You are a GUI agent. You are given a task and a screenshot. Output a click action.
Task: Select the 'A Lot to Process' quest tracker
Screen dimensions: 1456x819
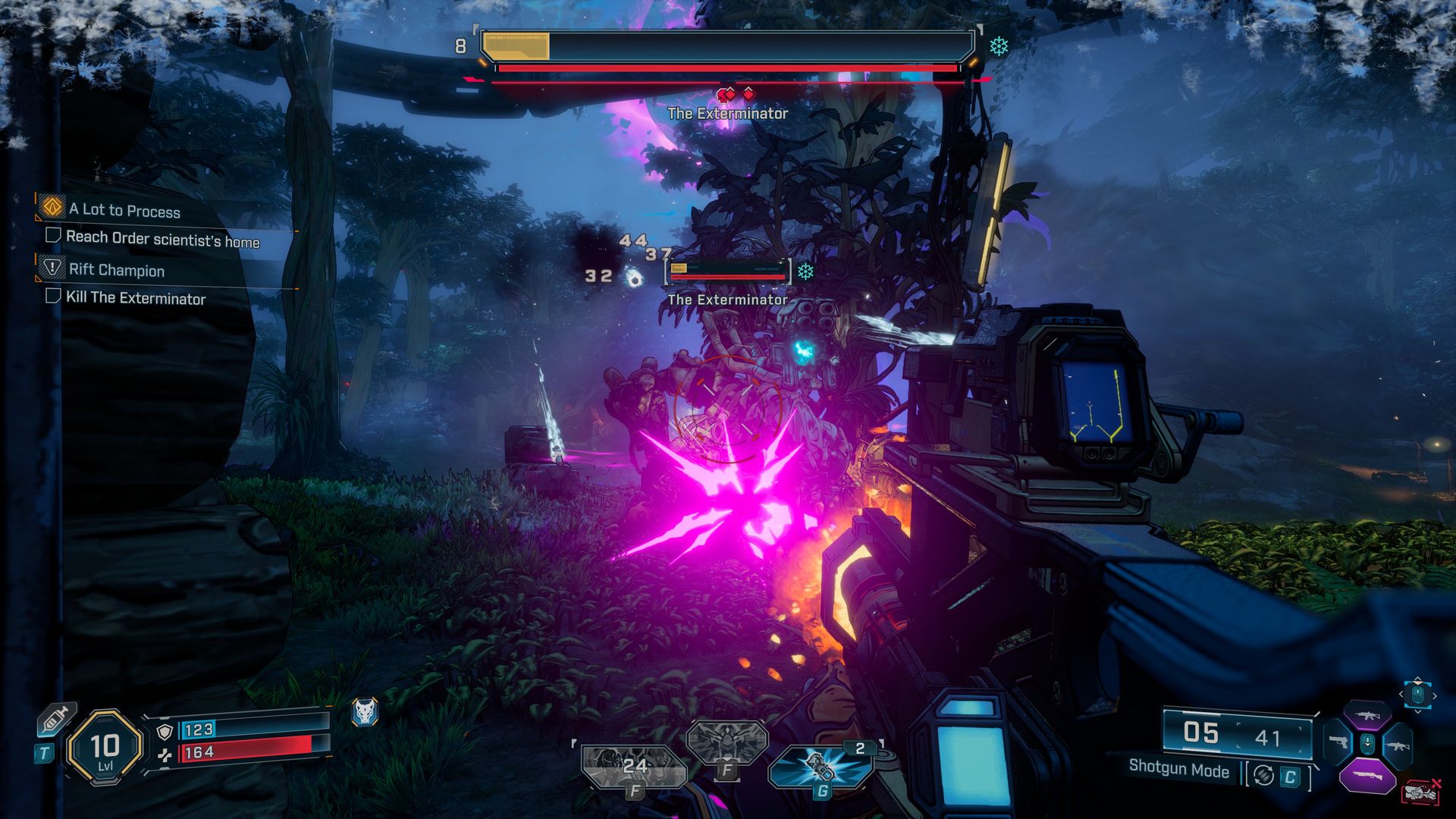[x=124, y=210]
